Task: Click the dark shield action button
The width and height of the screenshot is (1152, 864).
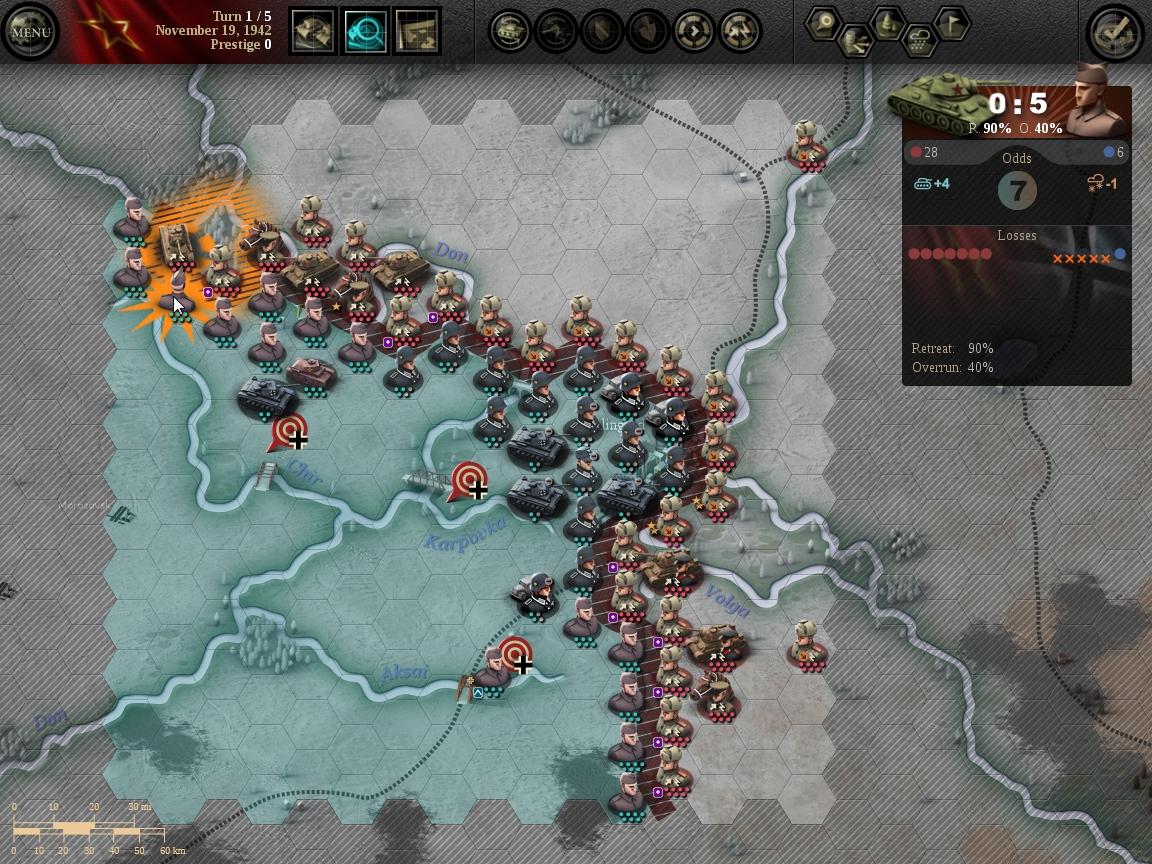Action: pyautogui.click(x=602, y=32)
